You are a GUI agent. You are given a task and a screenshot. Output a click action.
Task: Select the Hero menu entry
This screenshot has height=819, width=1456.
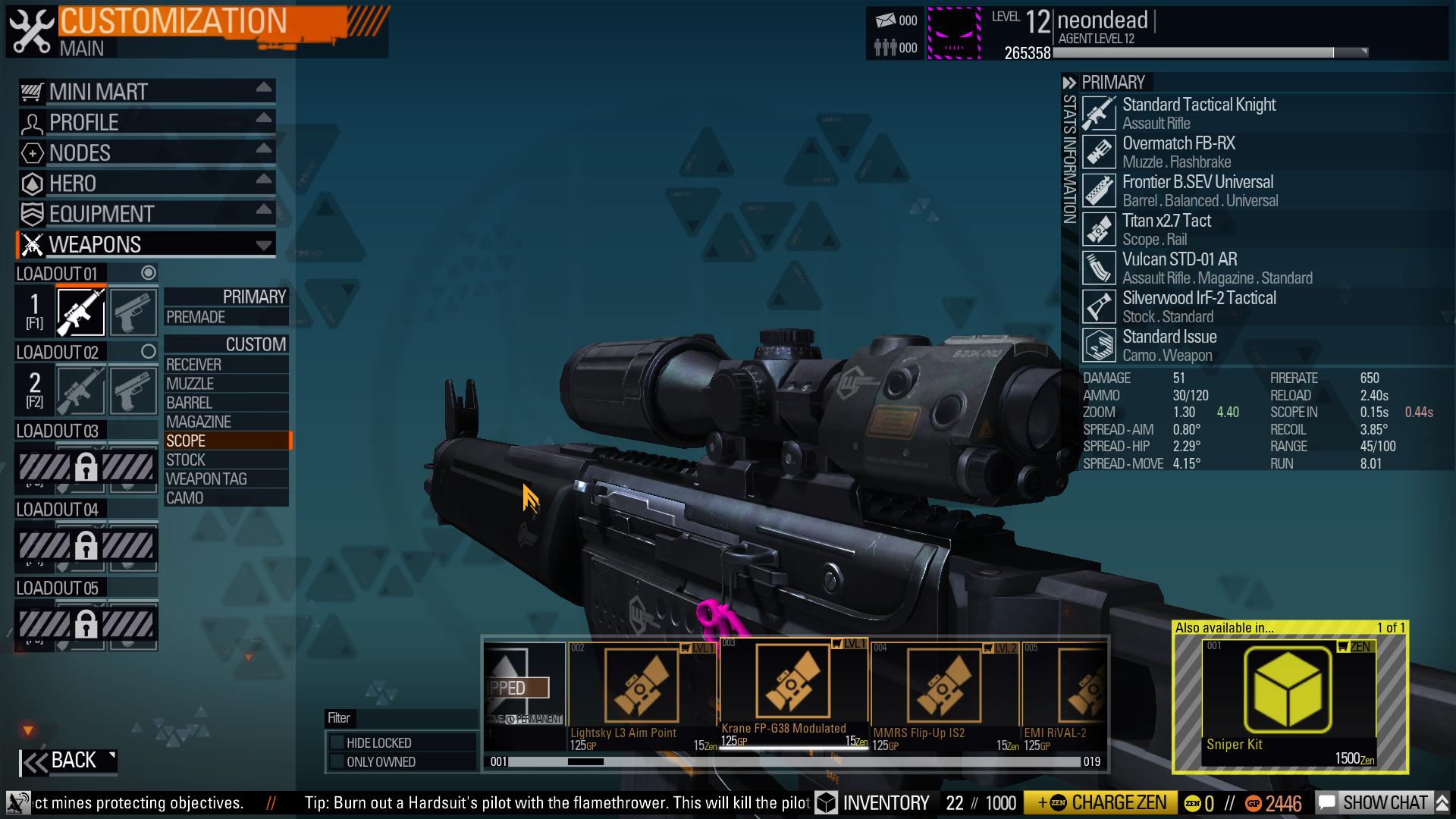pyautogui.click(x=146, y=184)
